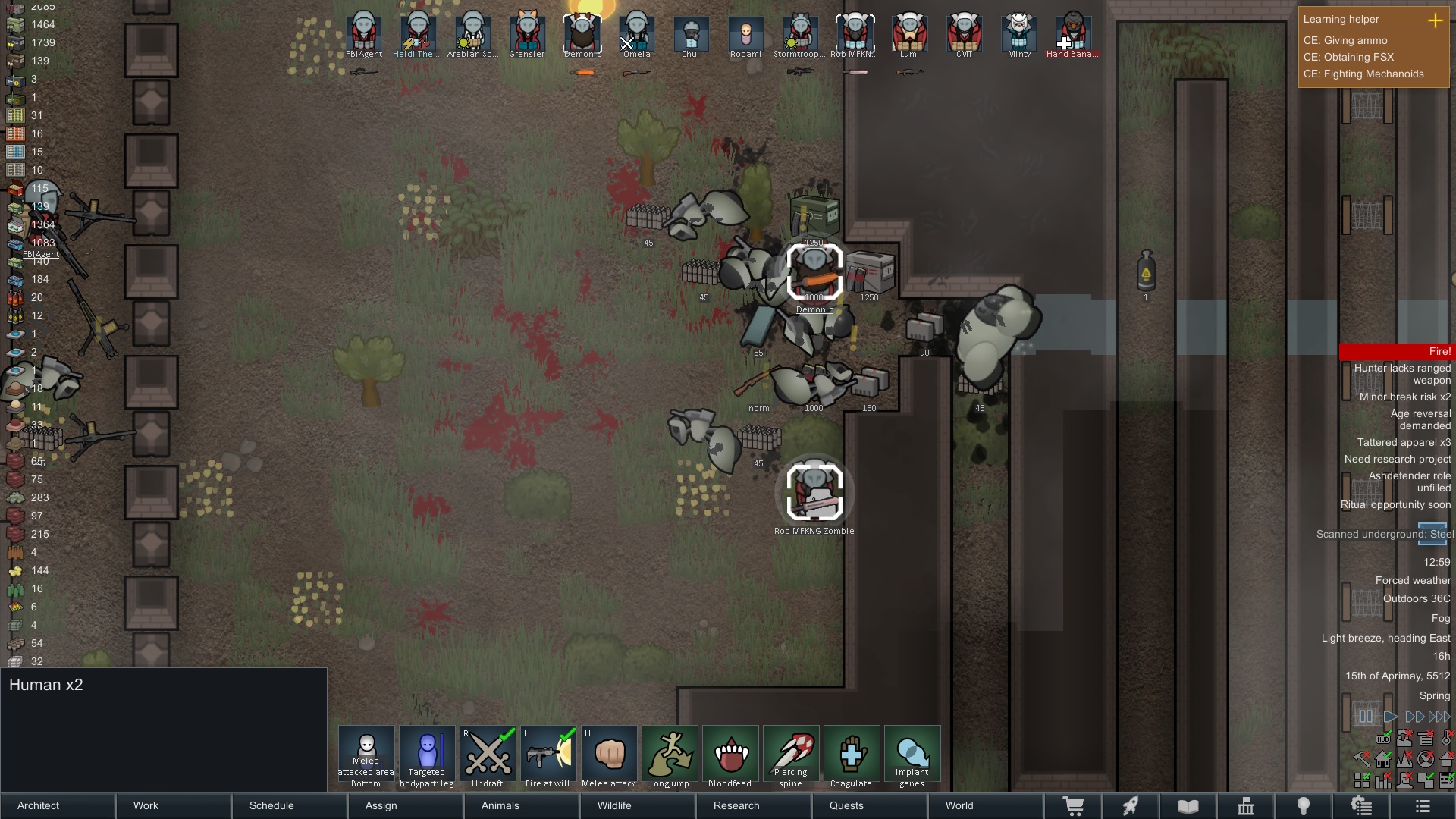Select colonist Minty's portrait
The image size is (1456, 819).
point(1018,35)
